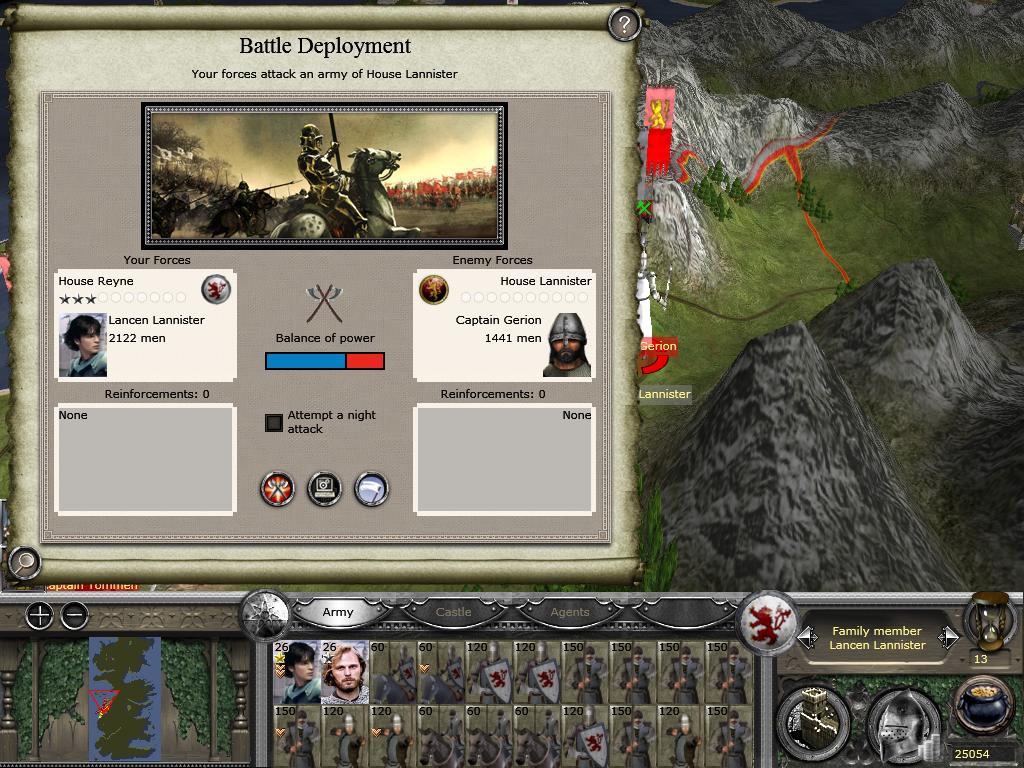The width and height of the screenshot is (1024, 768).
Task: Click the Westeros minimap
Action: pos(124,696)
